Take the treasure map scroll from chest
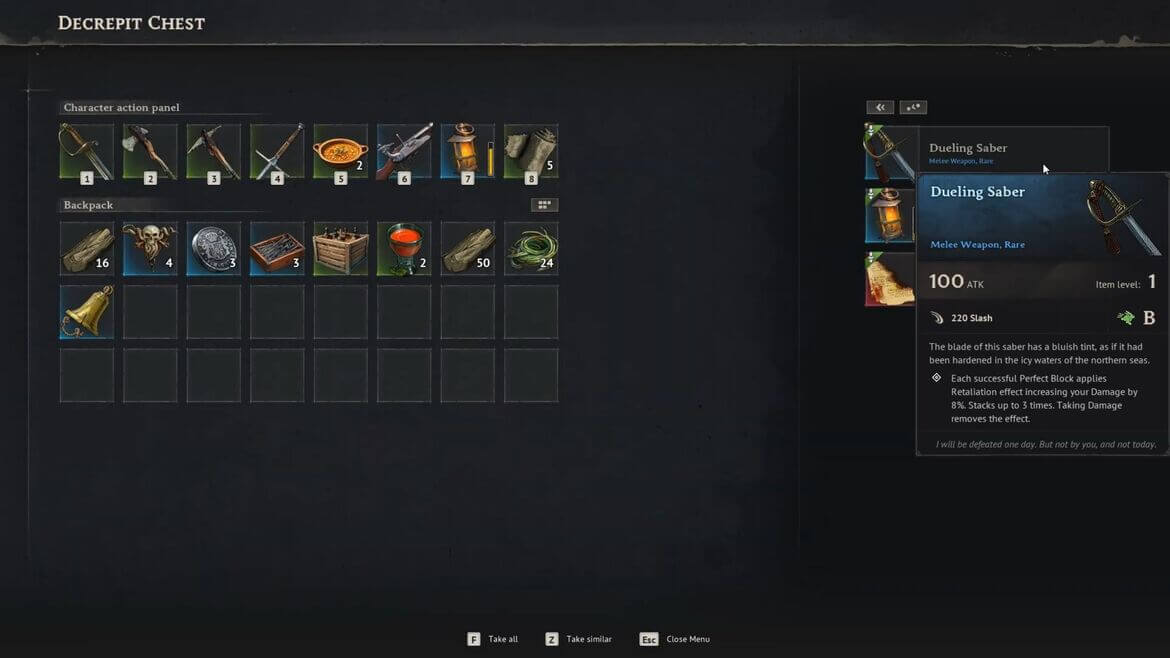Screen dimensions: 1170x658 889,279
